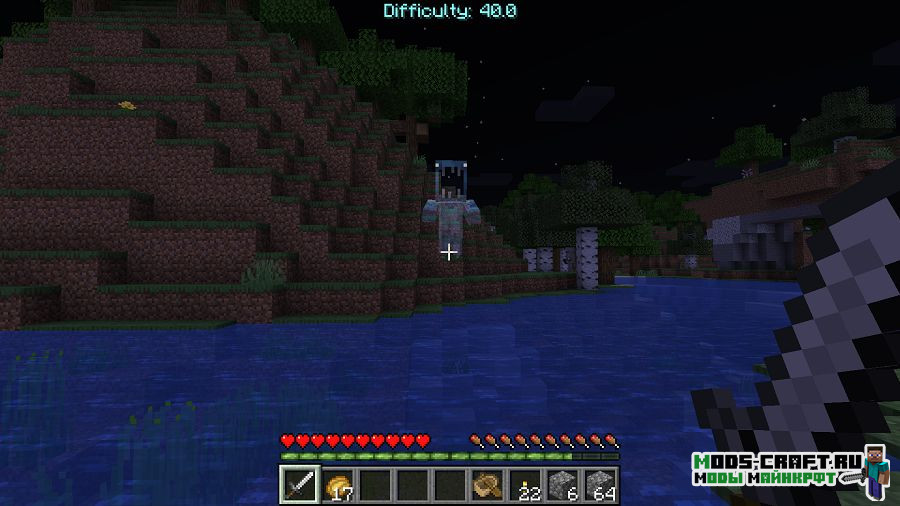Select the cobblestone stack of 64
900x506 pixels.
coord(600,485)
